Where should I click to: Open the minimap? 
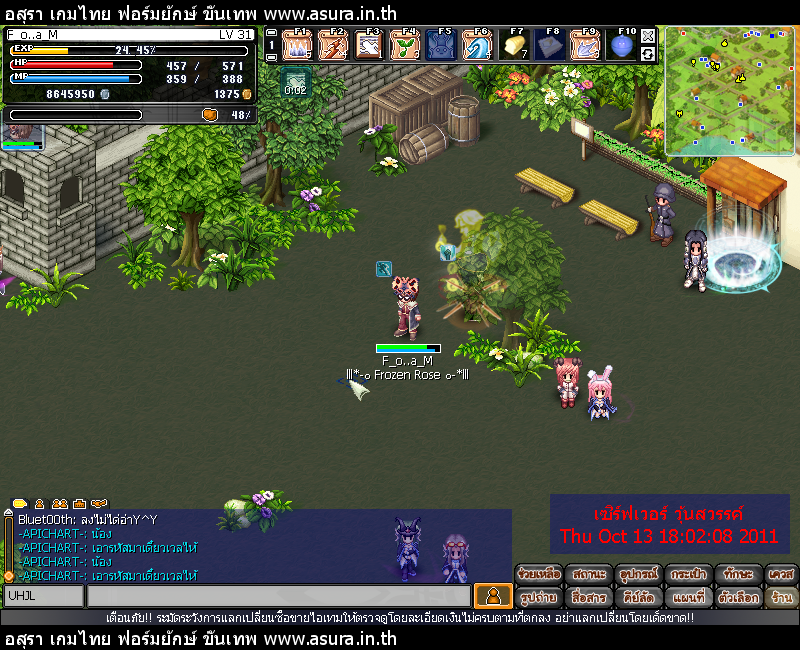point(729,91)
